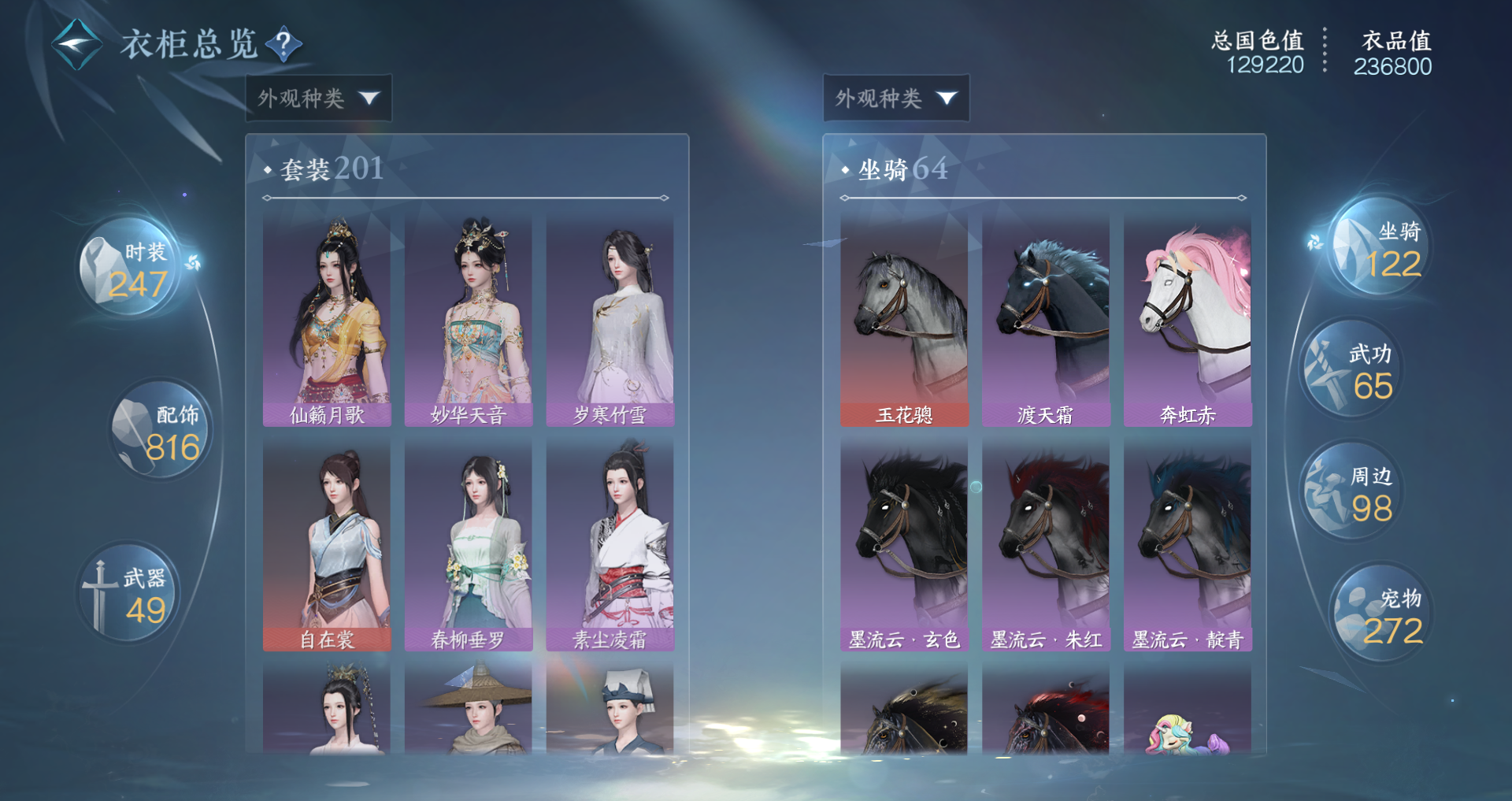1512x801 pixels.
Task: Open the wardrobe overview help question mark
Action: tap(283, 43)
